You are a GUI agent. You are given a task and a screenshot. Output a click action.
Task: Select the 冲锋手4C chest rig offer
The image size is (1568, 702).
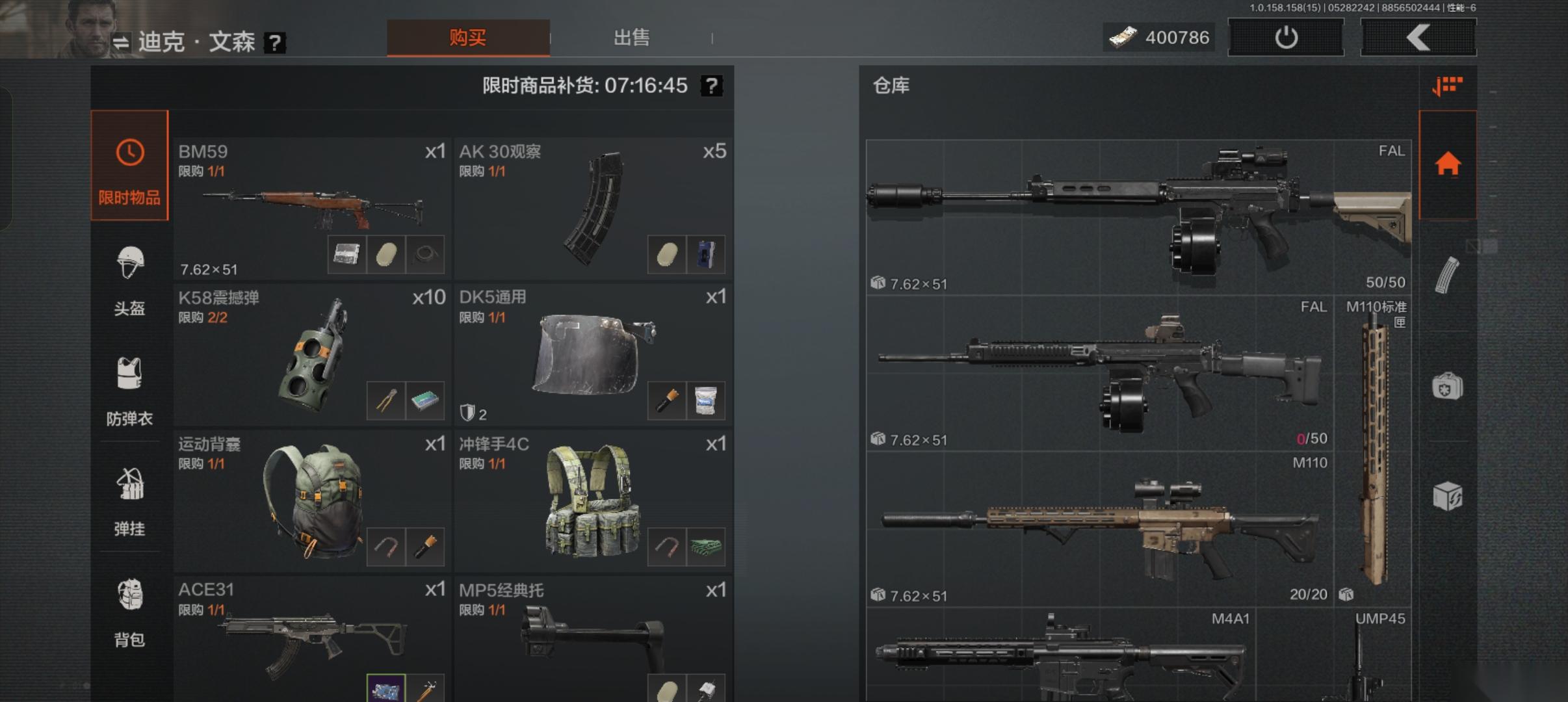593,500
